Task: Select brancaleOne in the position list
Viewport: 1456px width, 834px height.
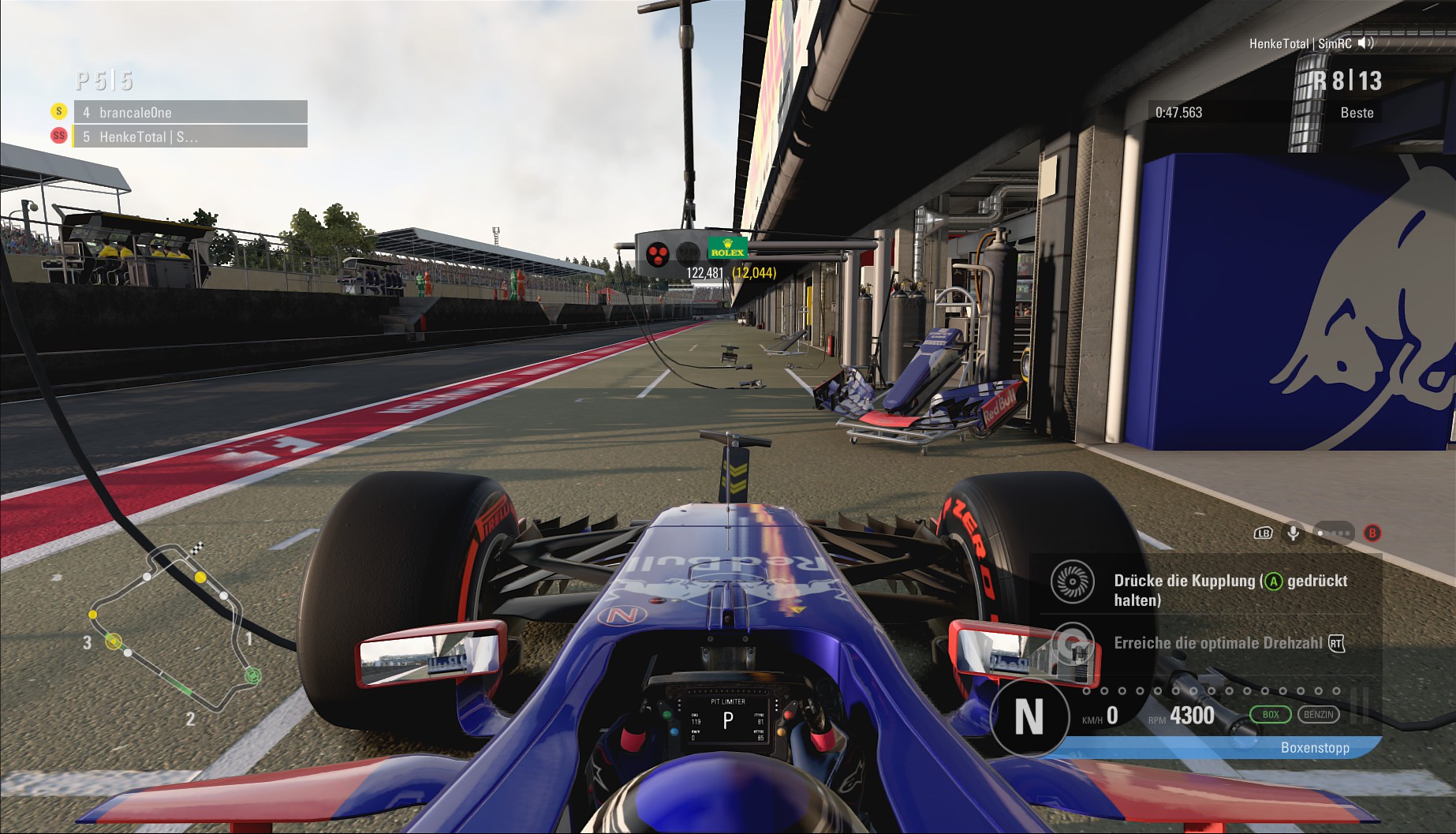Action: pos(190,112)
